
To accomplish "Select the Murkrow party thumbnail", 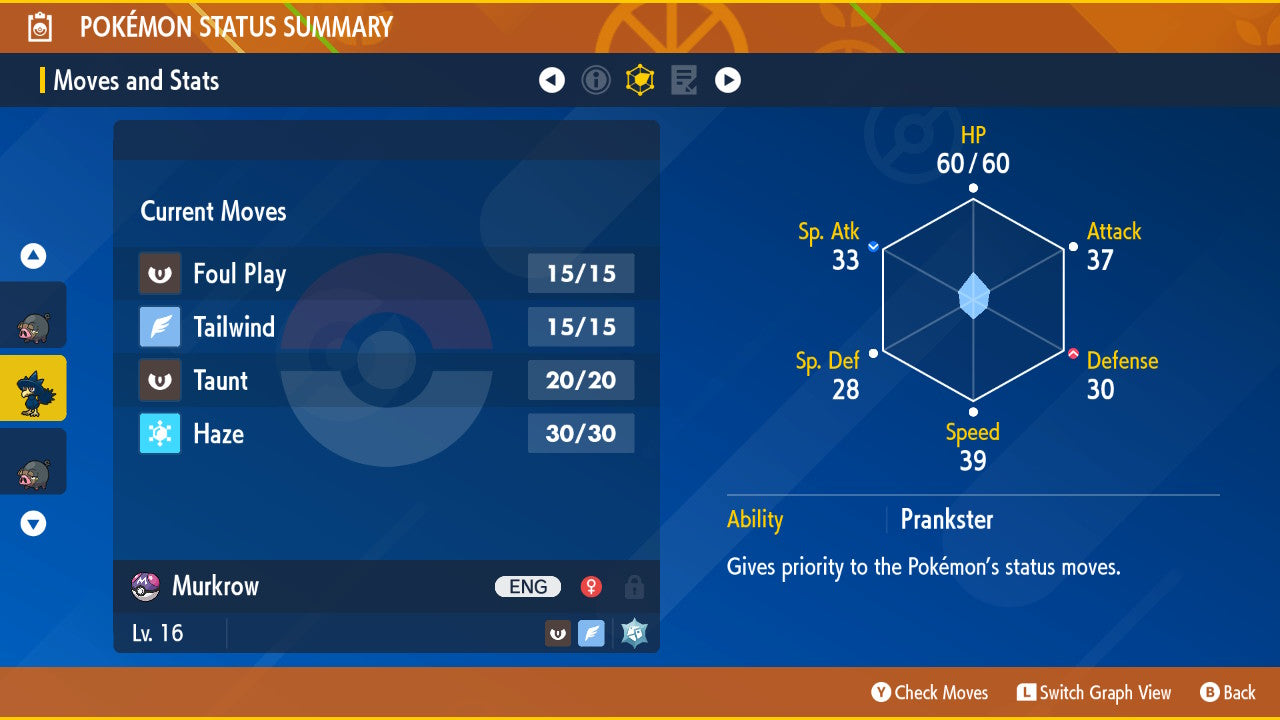I will pos(34,388).
